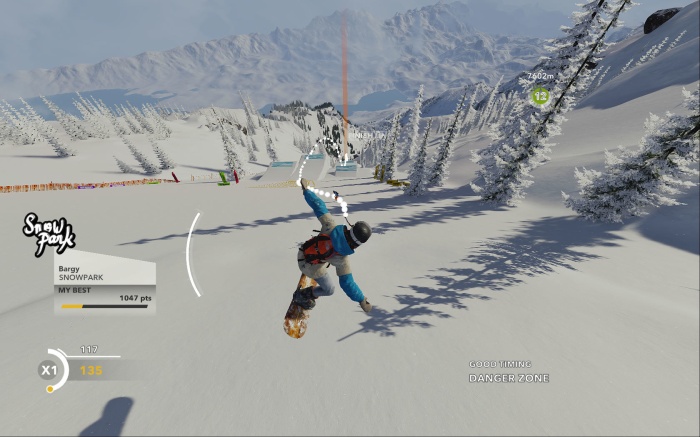Click the green waypoint marker at 7602m
This screenshot has height=437, width=700.
click(x=541, y=96)
